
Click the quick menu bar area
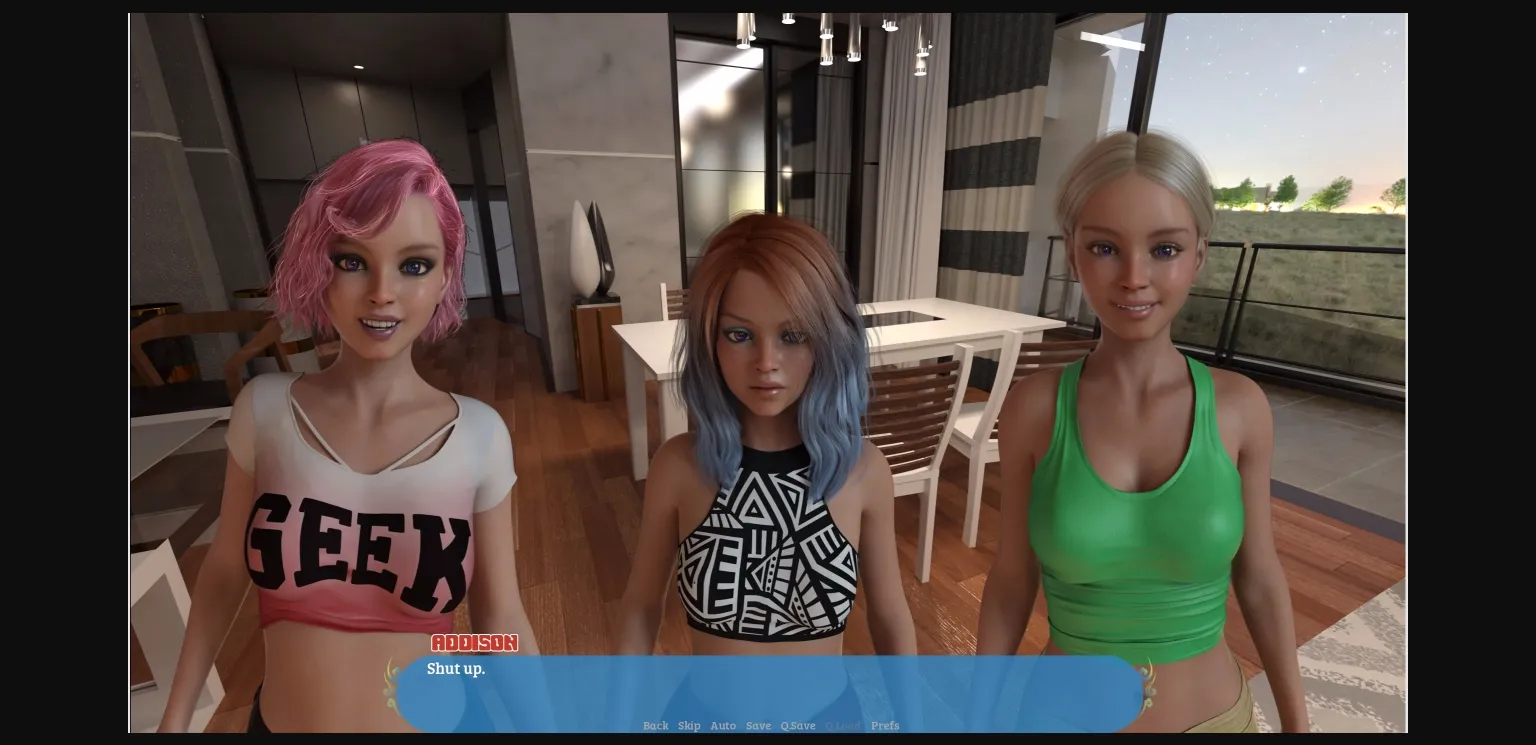770,726
